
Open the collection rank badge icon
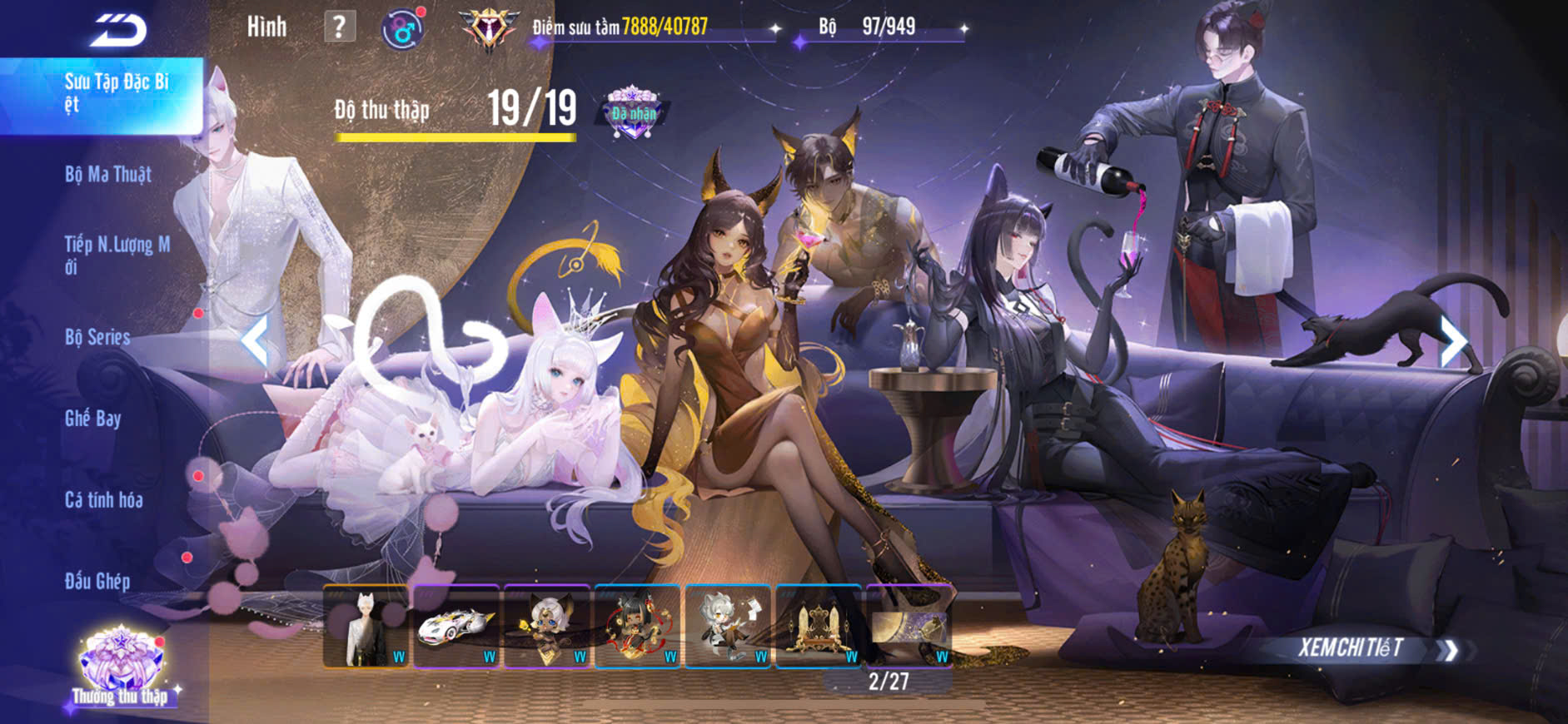489,29
